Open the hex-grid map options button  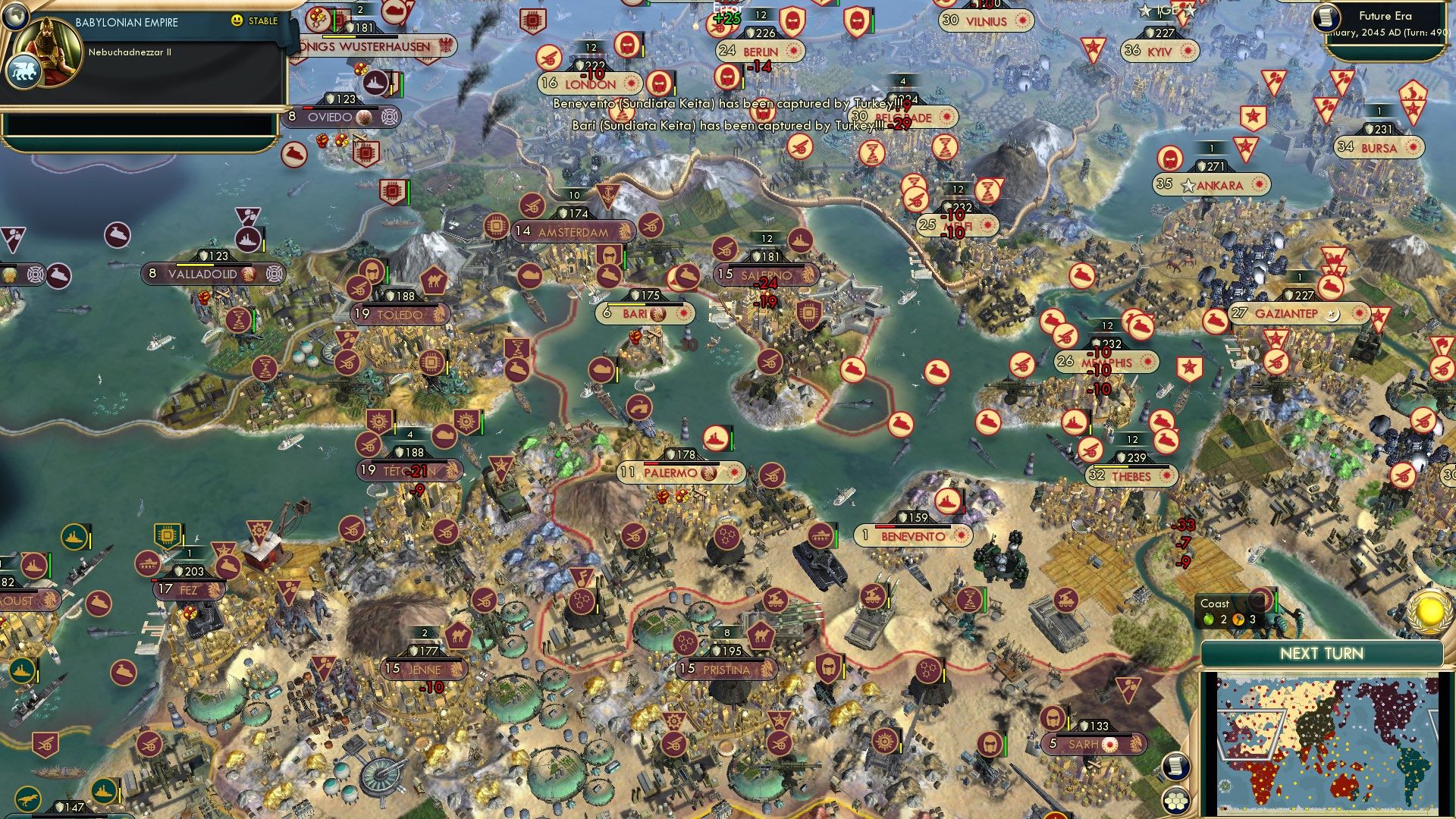pyautogui.click(x=1175, y=802)
